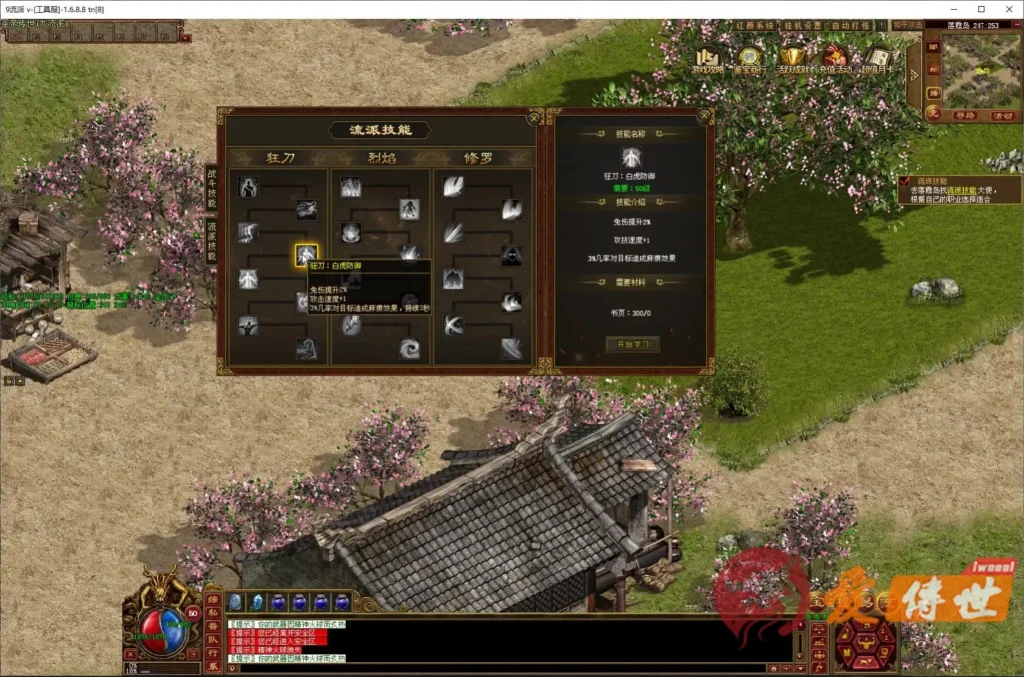
Task: Select the first skill icon under 狂刀
Action: (x=248, y=186)
